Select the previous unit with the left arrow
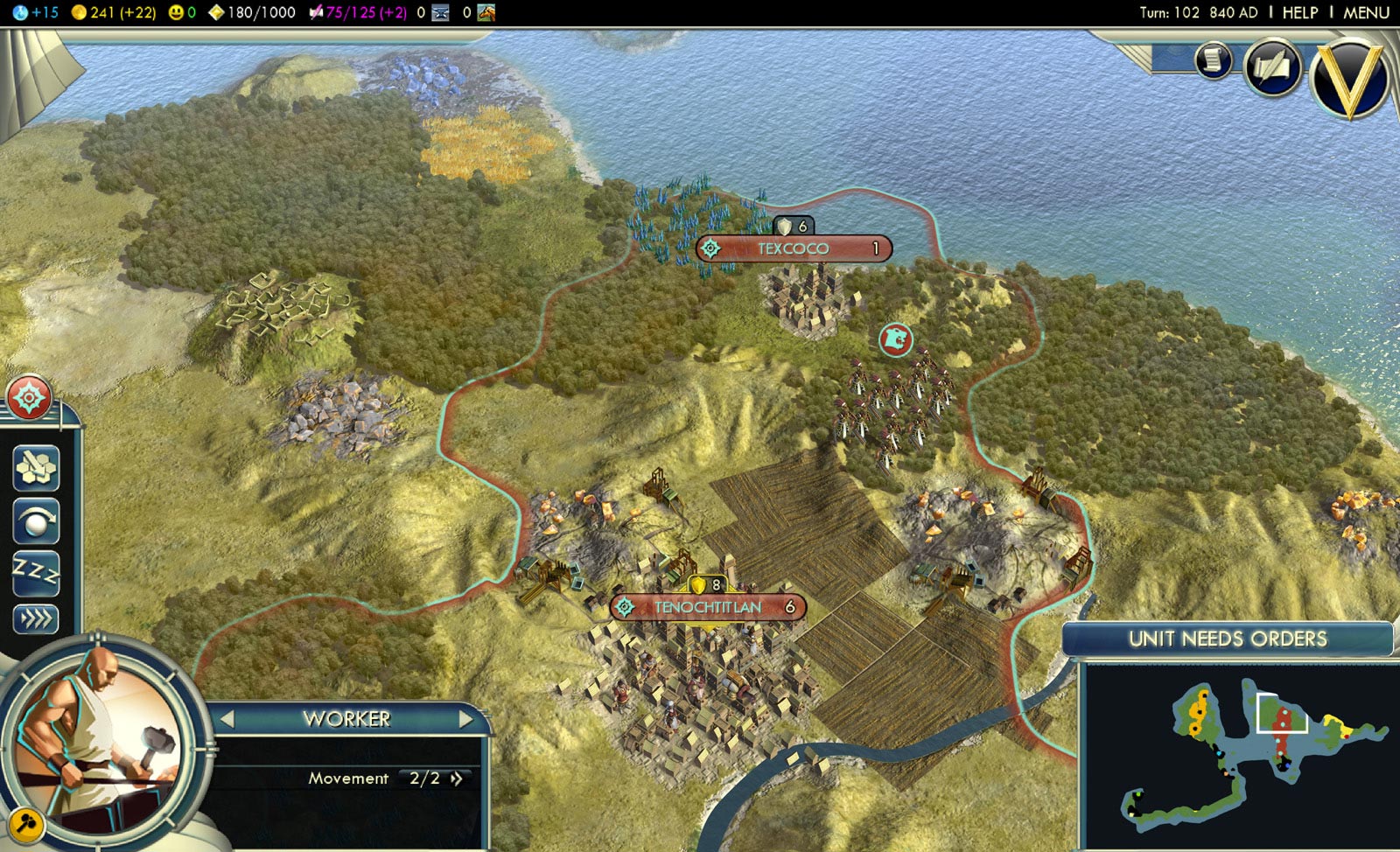The image size is (1400, 852). (227, 719)
